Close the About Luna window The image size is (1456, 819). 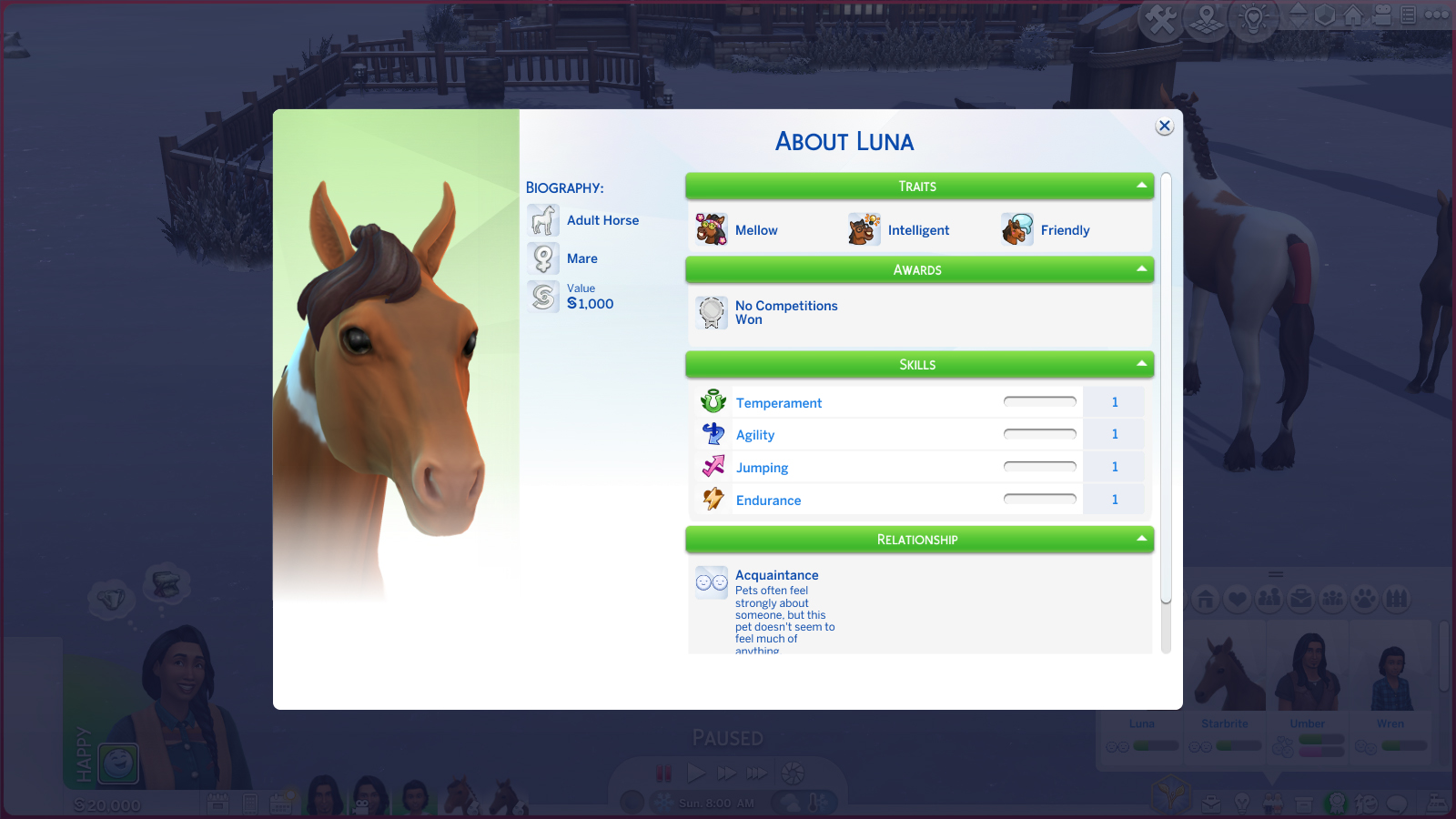pos(1165,126)
